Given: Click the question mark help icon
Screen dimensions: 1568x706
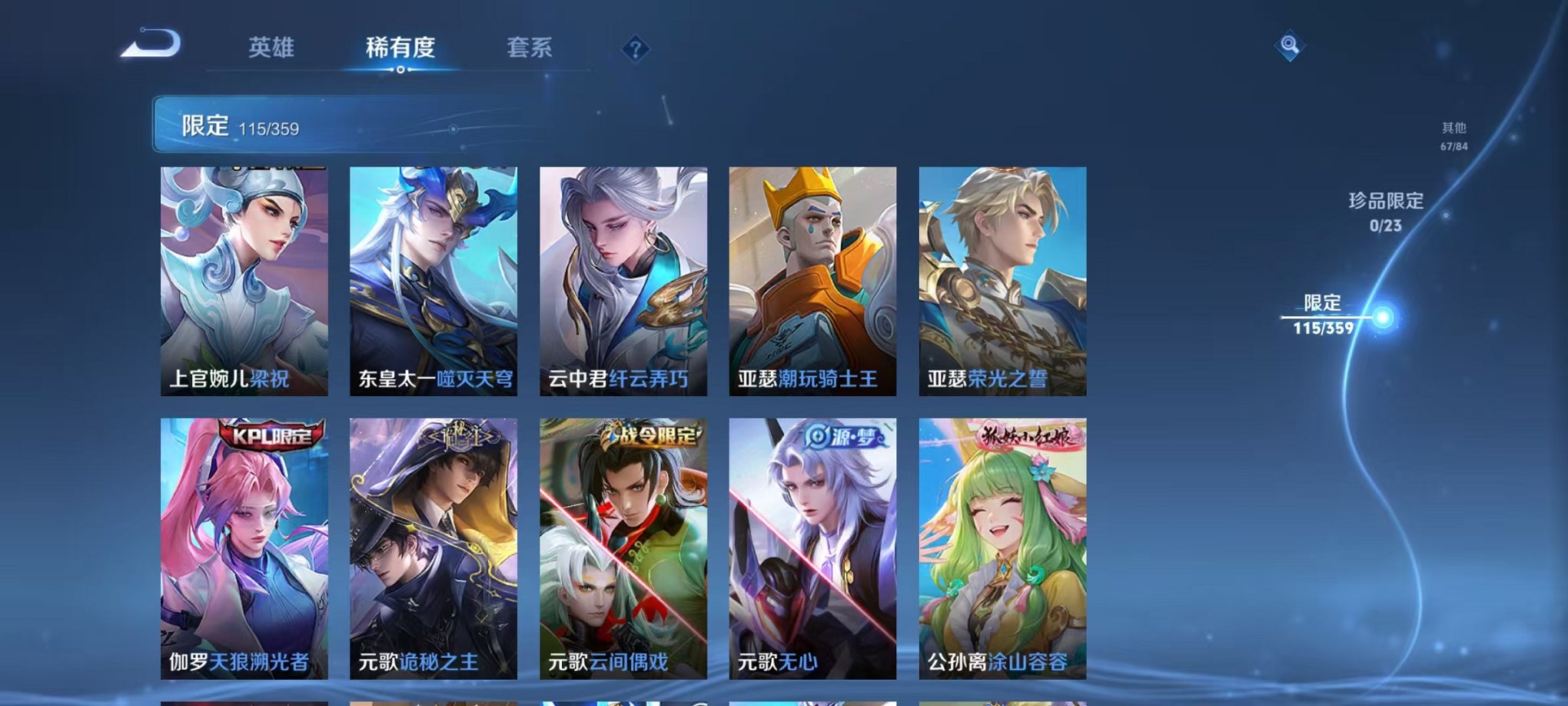Looking at the screenshot, I should click(x=633, y=50).
